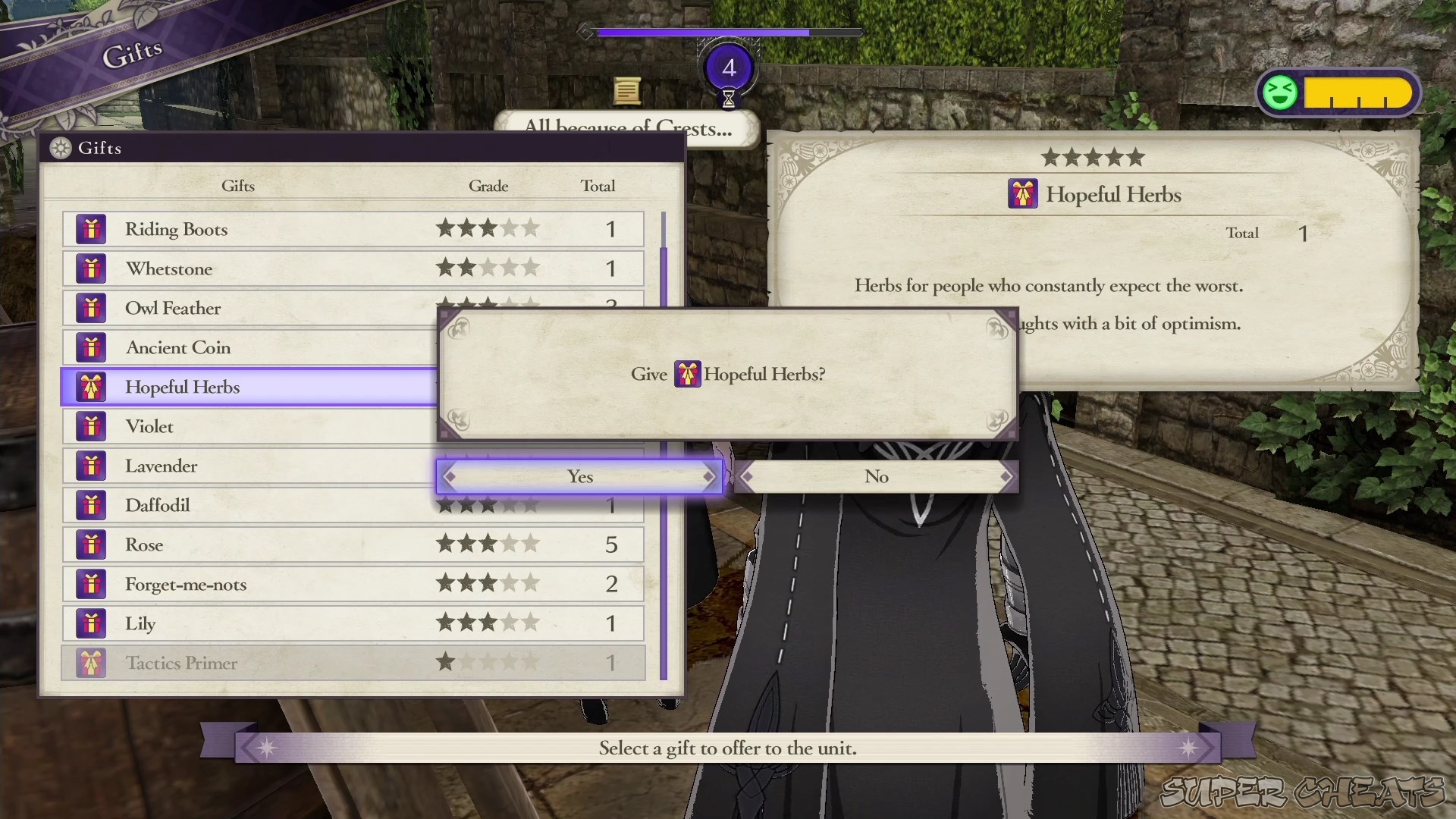This screenshot has width=1456, height=819.
Task: Click the Ancient Coin gift icon
Action: pyautogui.click(x=91, y=347)
